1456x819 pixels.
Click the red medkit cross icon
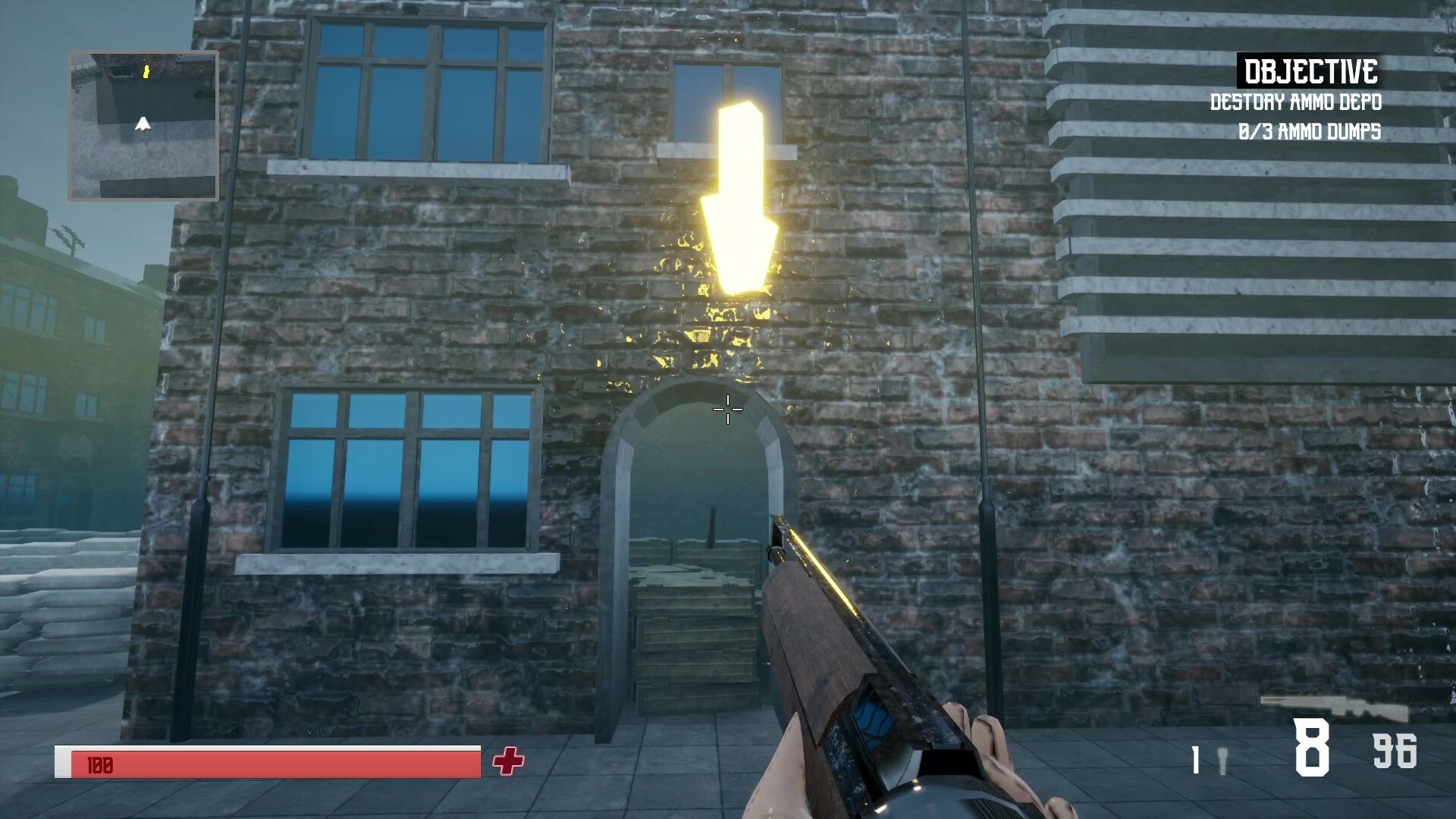point(508,761)
